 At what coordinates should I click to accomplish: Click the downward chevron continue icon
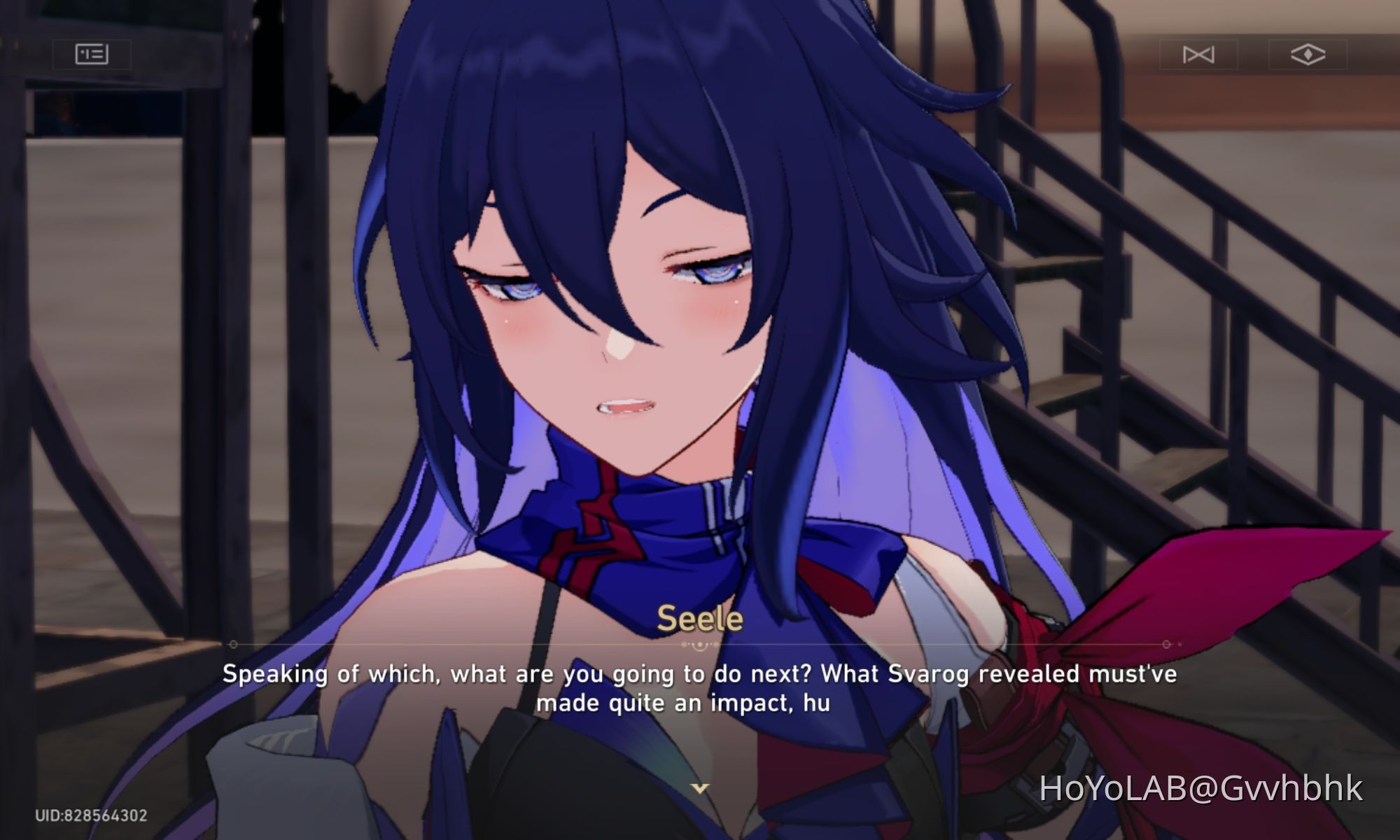(x=700, y=790)
